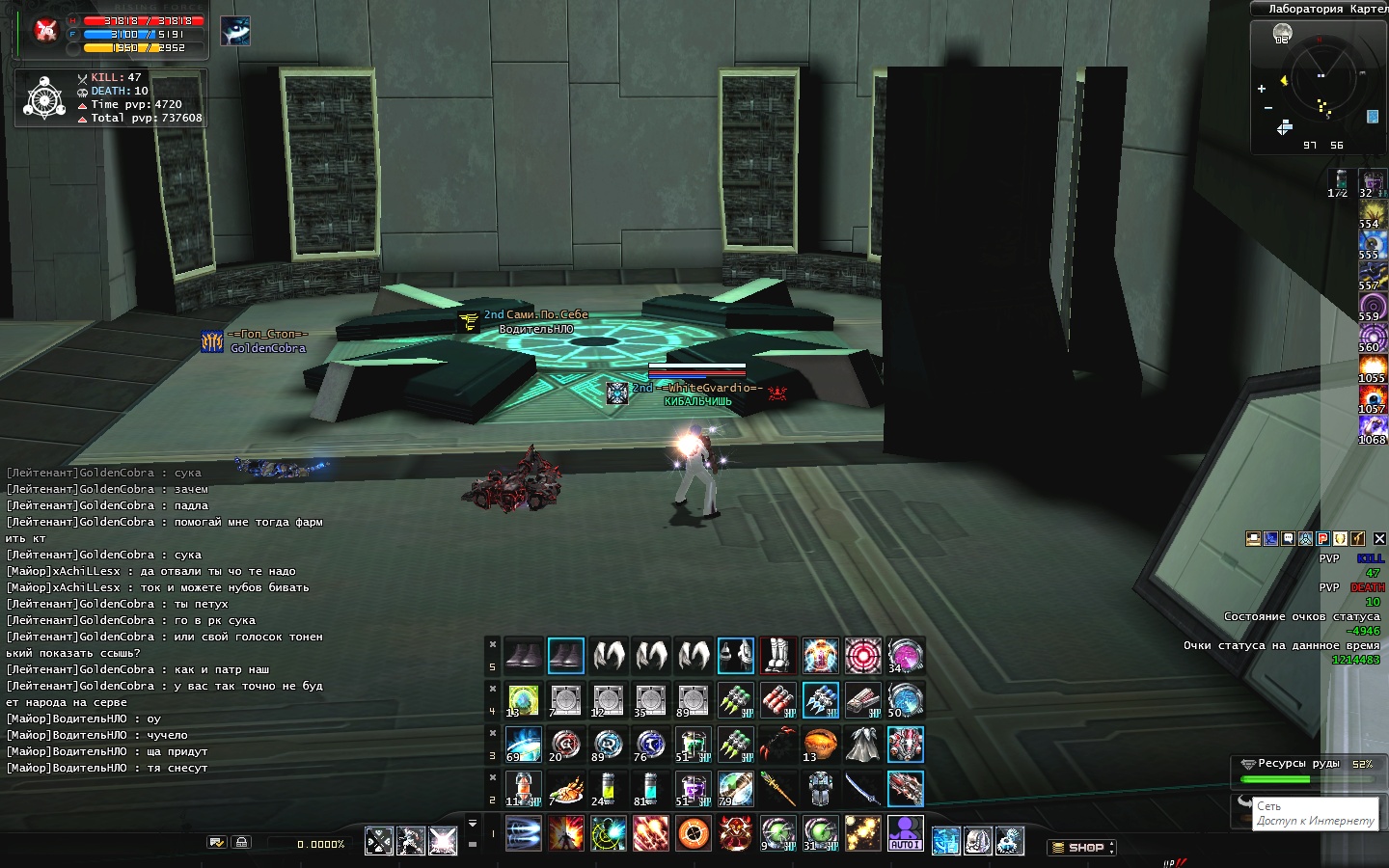Use the red bullet ammo slot
Screen dimensions: 1389x868
coord(777,700)
